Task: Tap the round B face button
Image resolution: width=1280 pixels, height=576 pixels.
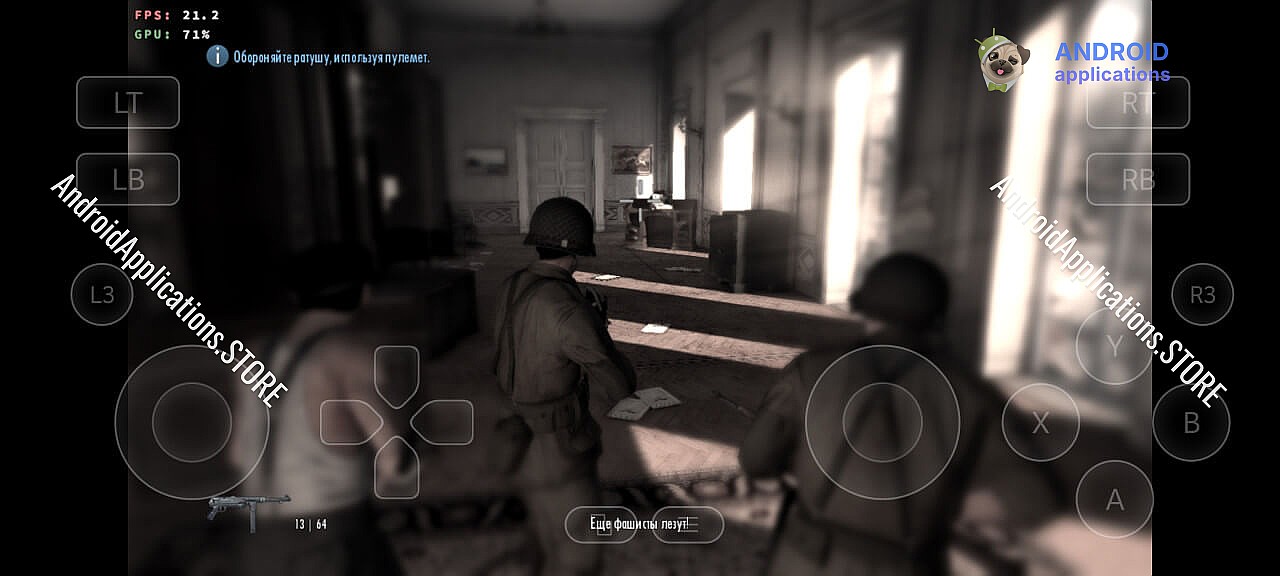Action: click(1191, 423)
